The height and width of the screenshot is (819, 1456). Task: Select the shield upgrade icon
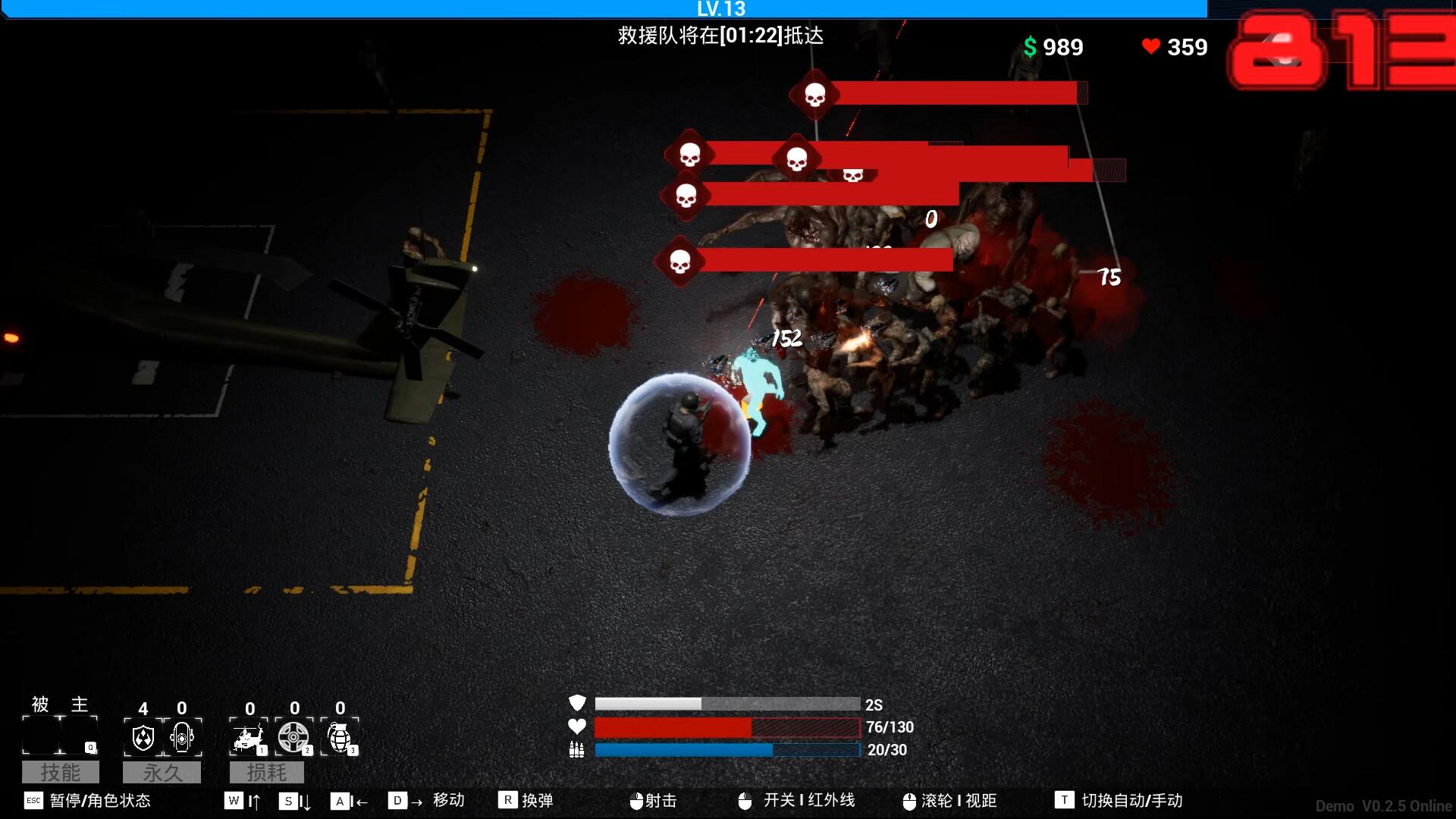(x=143, y=736)
